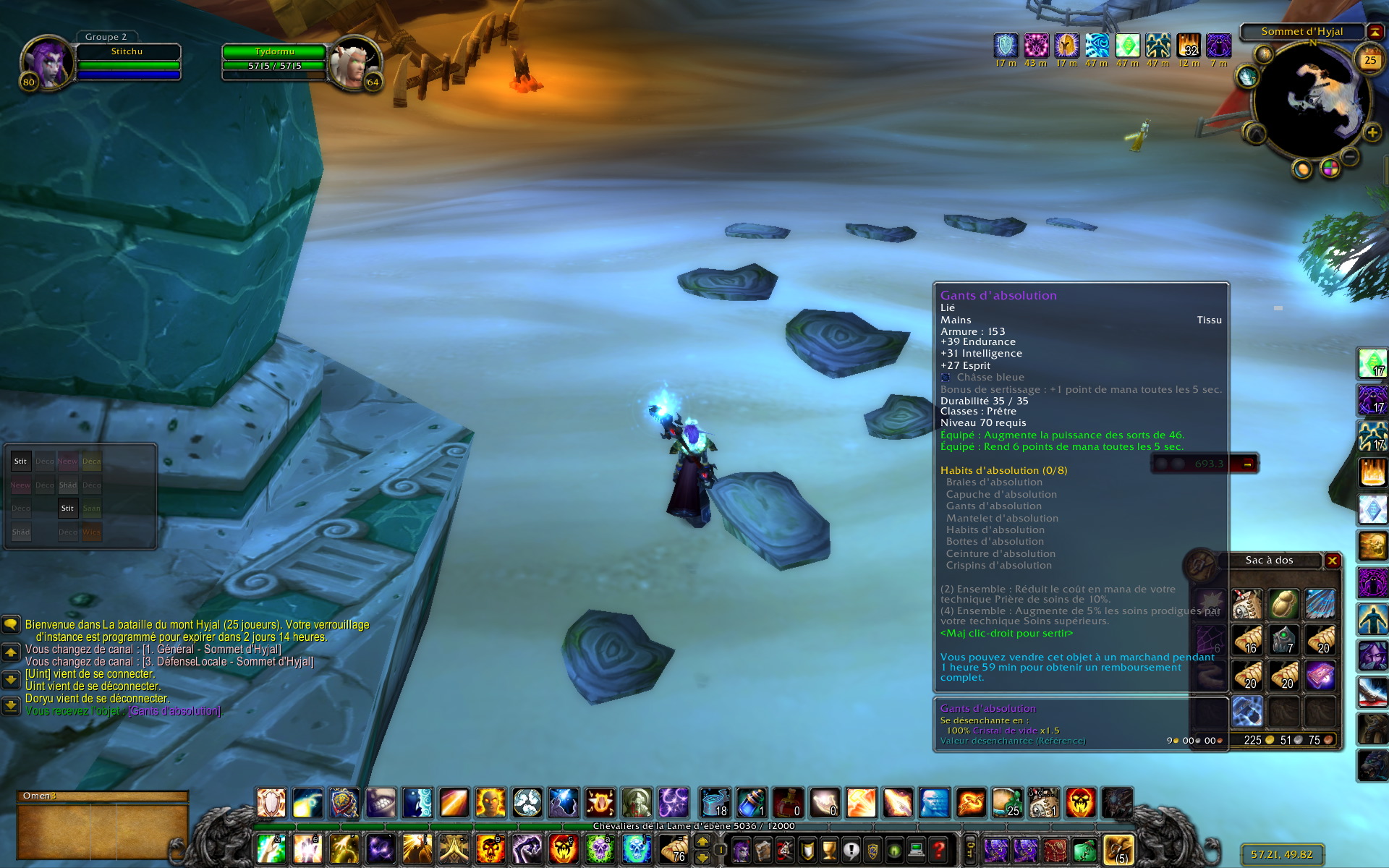Pick the stack of 7 green-eyed skulls
This screenshot has width=1389, height=868.
pyautogui.click(x=1284, y=640)
